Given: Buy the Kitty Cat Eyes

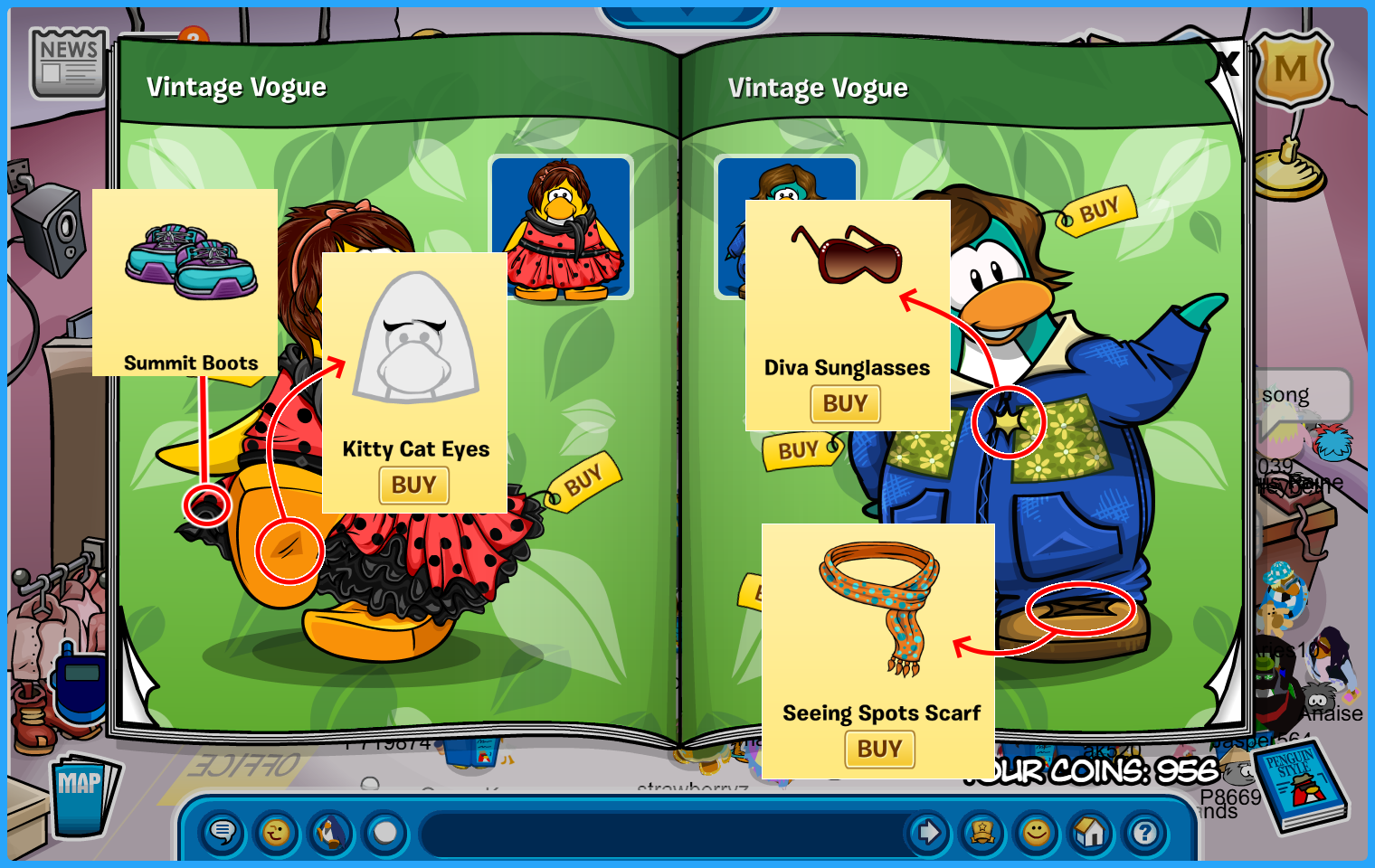Looking at the screenshot, I should [x=413, y=486].
